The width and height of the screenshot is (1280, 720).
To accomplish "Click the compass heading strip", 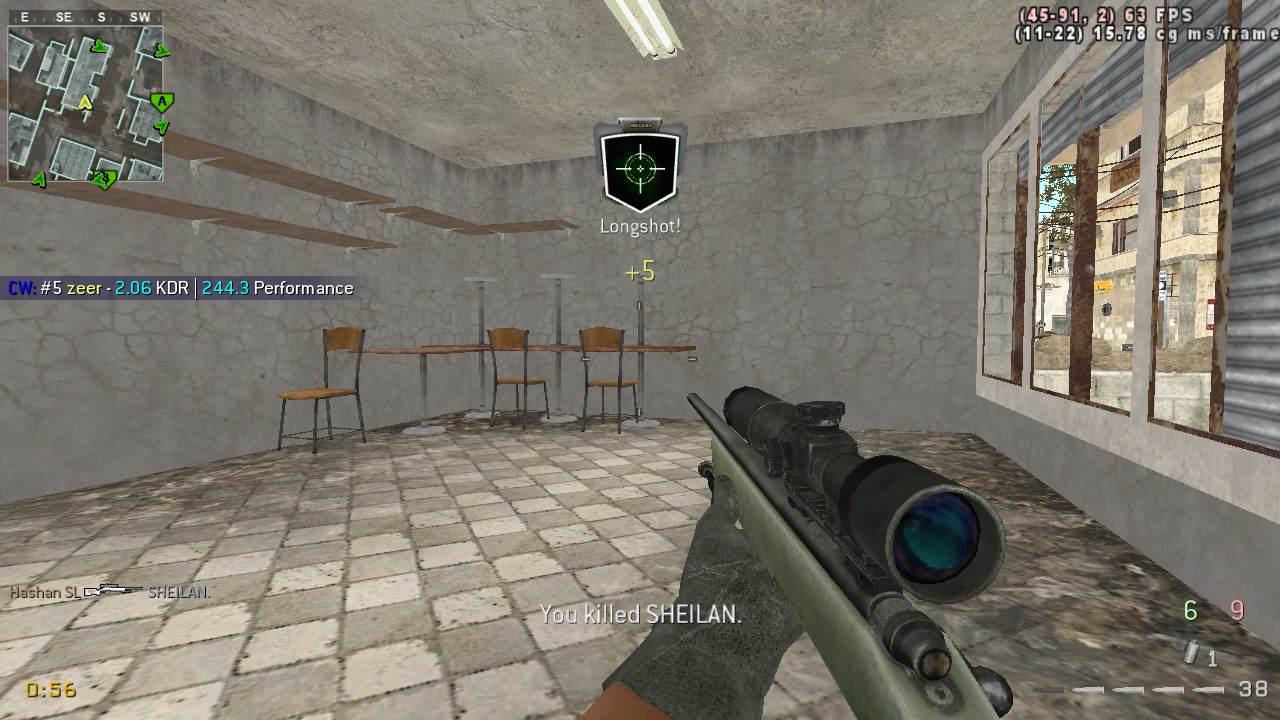I will [85, 17].
